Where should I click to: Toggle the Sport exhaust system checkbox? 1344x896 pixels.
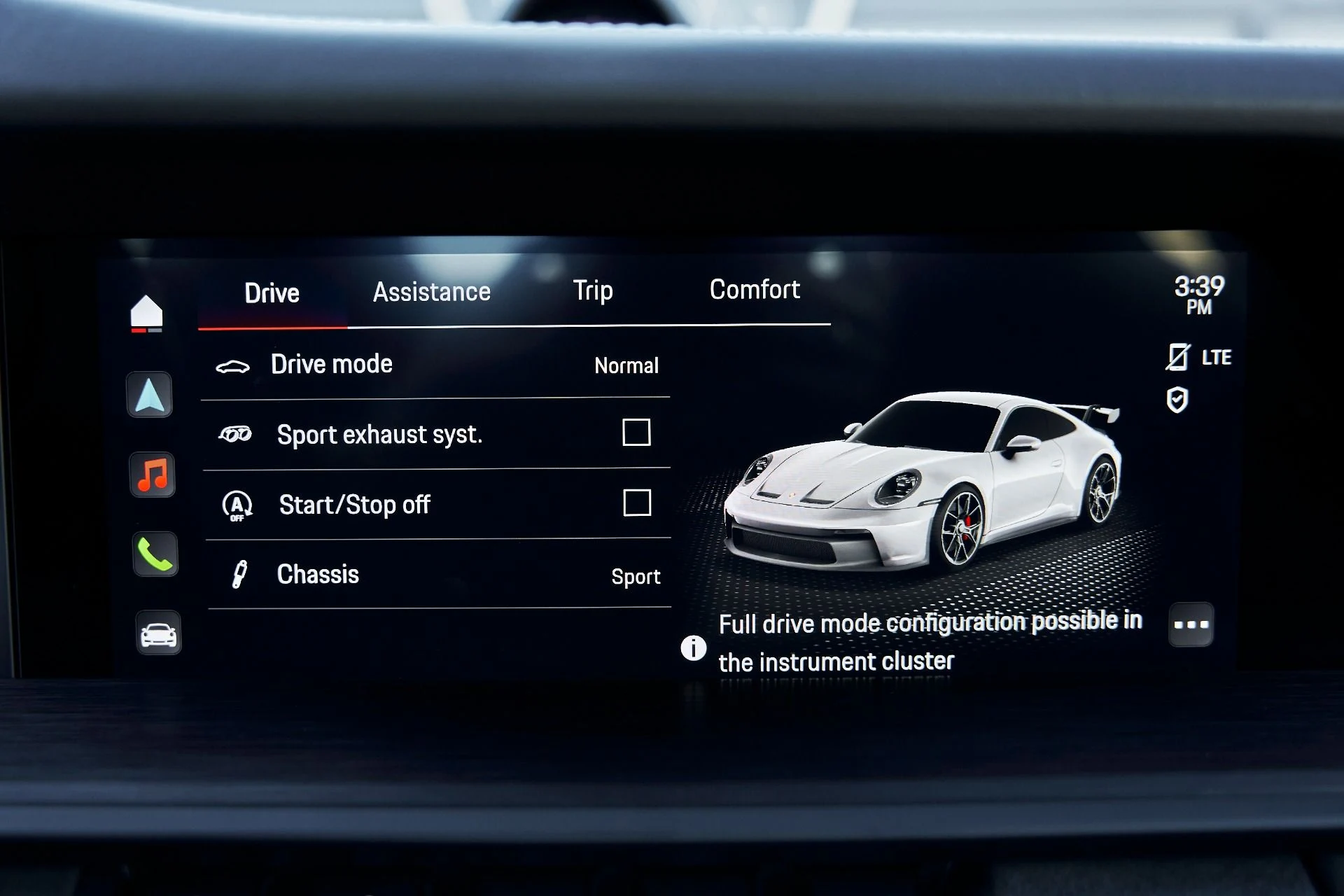[636, 433]
